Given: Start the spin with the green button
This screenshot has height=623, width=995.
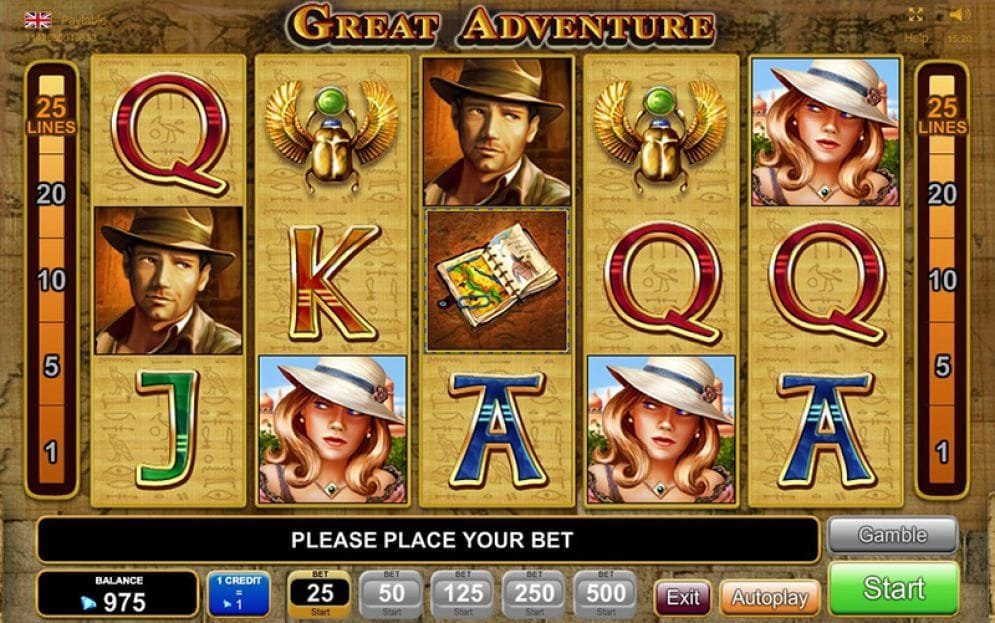Looking at the screenshot, I should (x=893, y=589).
